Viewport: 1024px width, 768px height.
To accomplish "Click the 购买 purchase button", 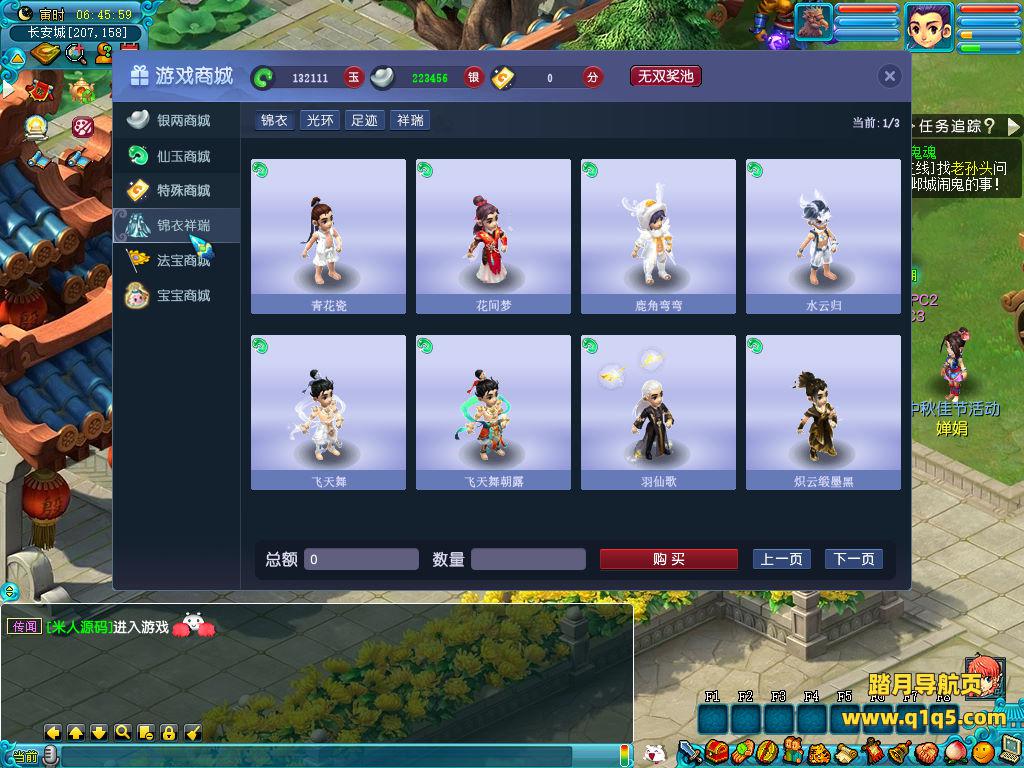I will (x=668, y=559).
